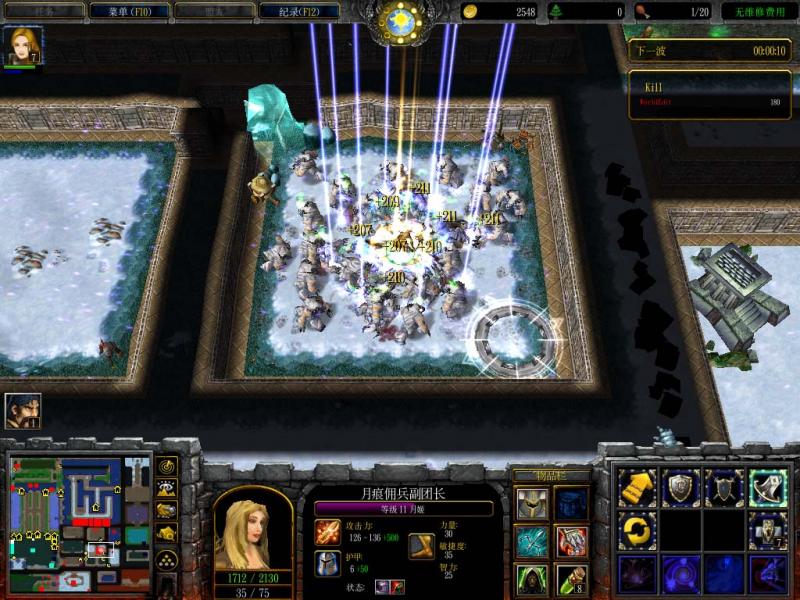Toggle the minimap terrain display button
Viewport: 800px width, 600px height.
point(167,489)
